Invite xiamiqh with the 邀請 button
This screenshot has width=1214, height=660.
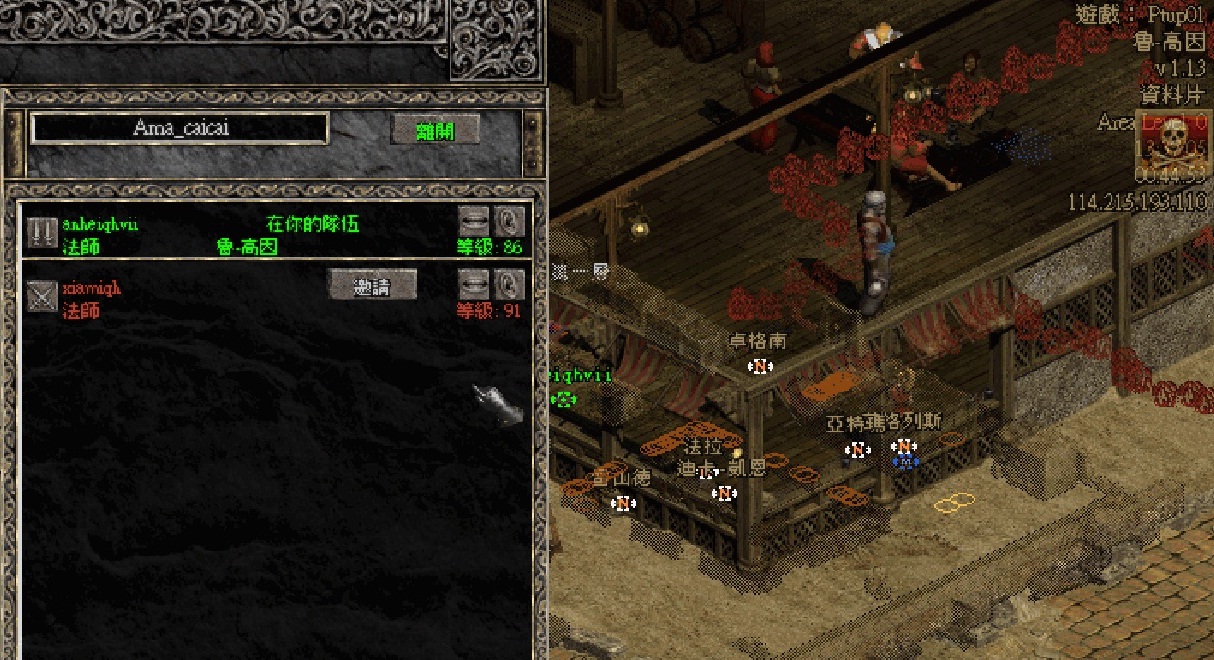372,284
